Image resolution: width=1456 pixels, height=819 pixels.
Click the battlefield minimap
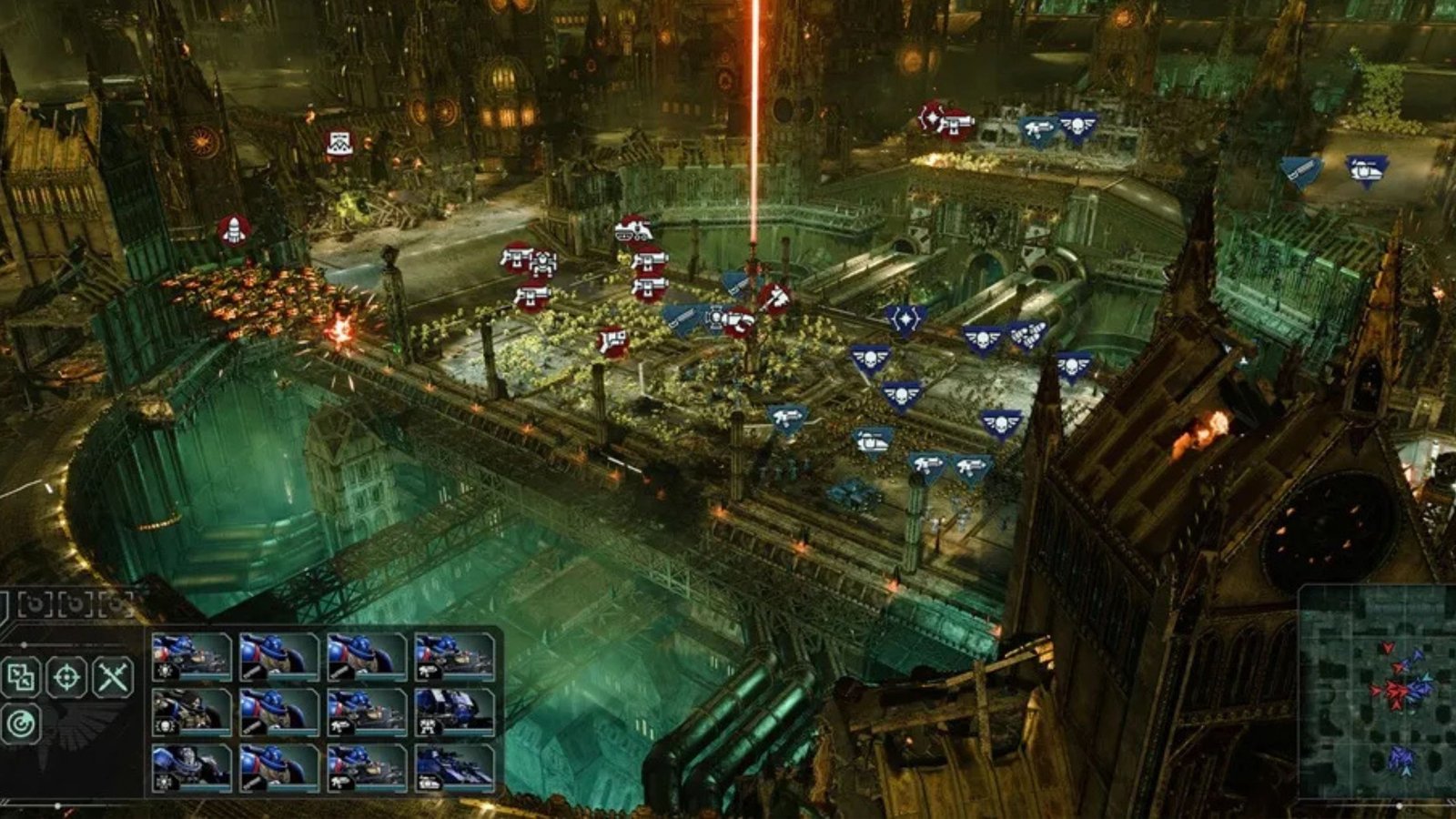tap(1376, 692)
